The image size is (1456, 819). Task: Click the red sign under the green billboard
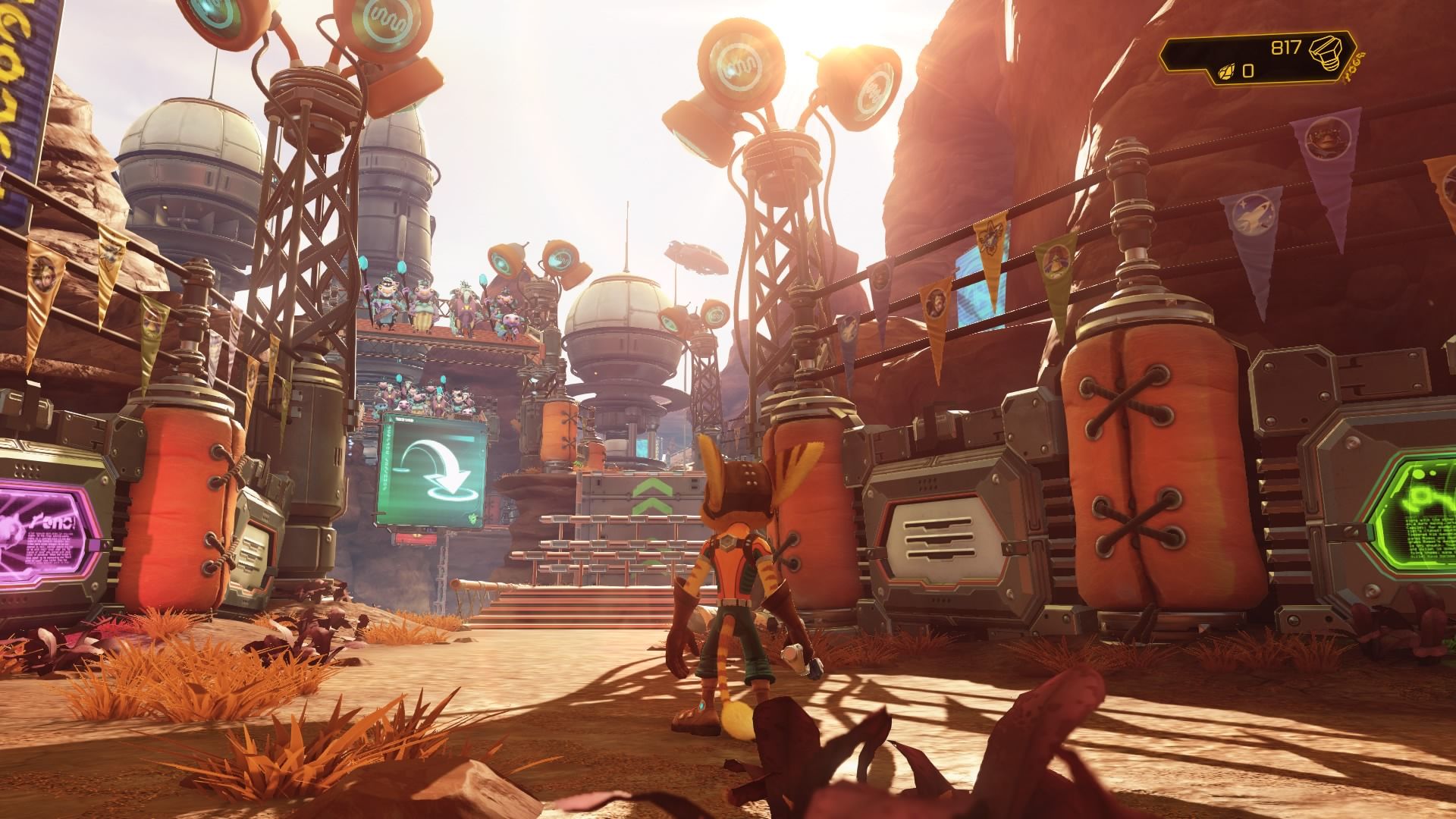[x=415, y=538]
